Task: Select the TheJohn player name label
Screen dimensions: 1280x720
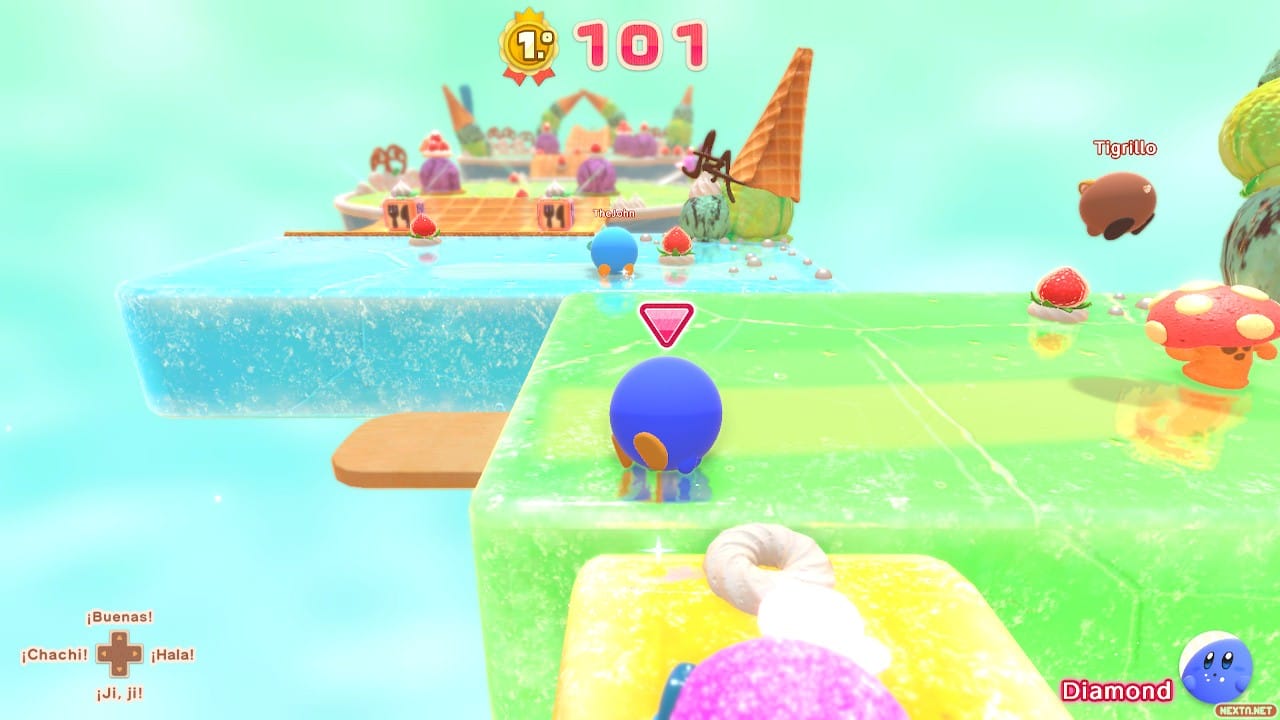Action: (614, 212)
